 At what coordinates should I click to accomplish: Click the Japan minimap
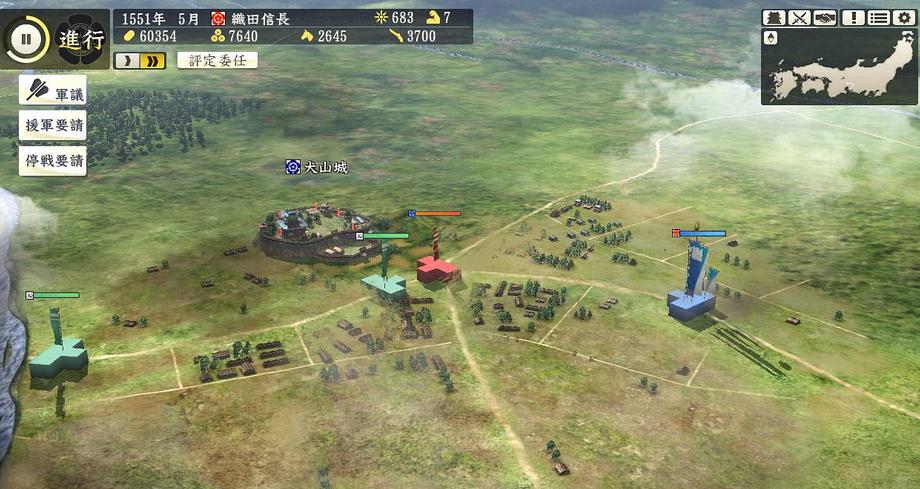(845, 68)
